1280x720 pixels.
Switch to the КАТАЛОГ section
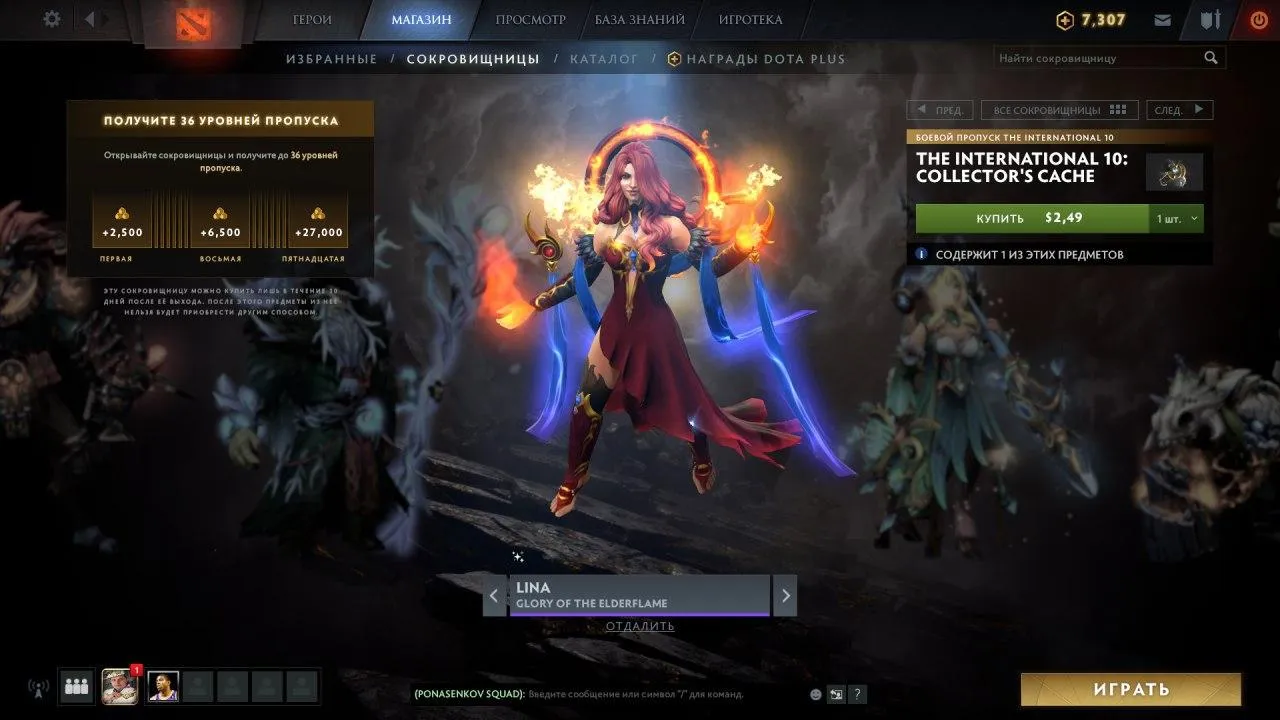pyautogui.click(x=604, y=59)
